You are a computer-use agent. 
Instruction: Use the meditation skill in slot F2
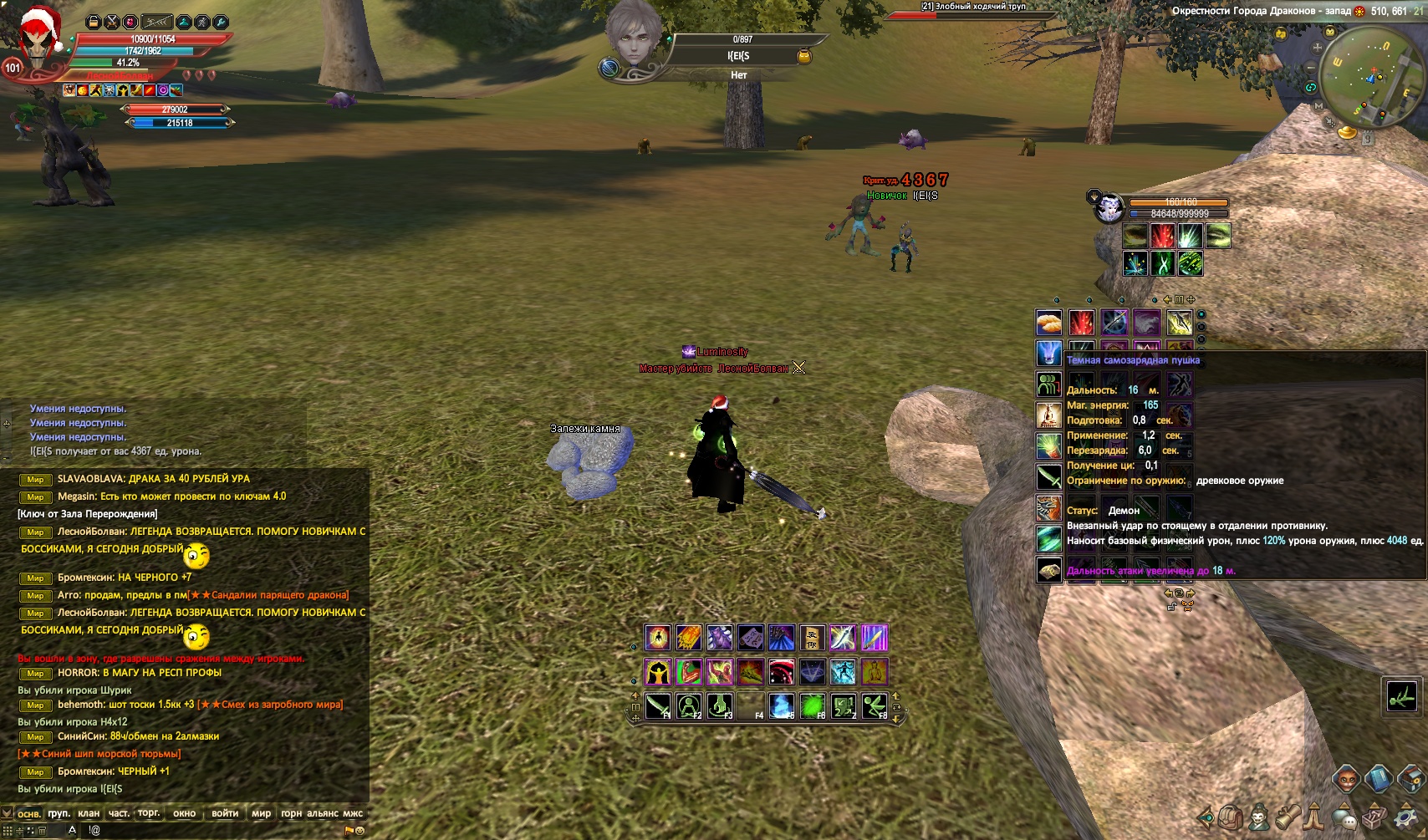(x=689, y=706)
